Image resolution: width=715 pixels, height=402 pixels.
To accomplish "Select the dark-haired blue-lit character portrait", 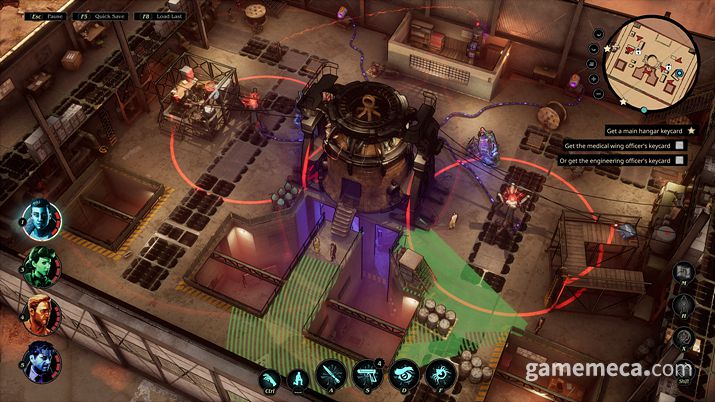I will pyautogui.click(x=41, y=360).
